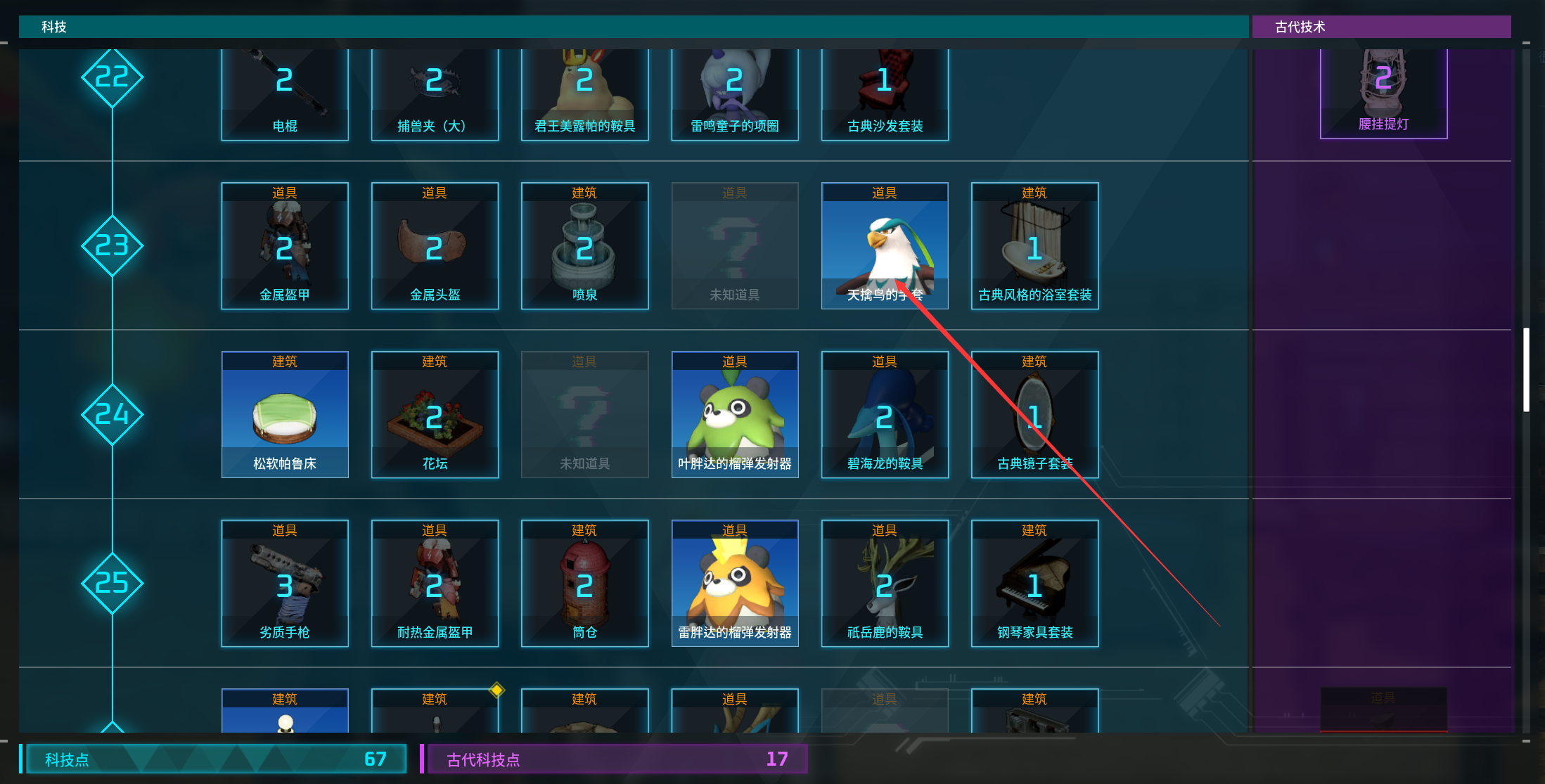This screenshot has height=784, width=1545.
Task: Unlock the 金属盔甲 item
Action: (x=285, y=246)
